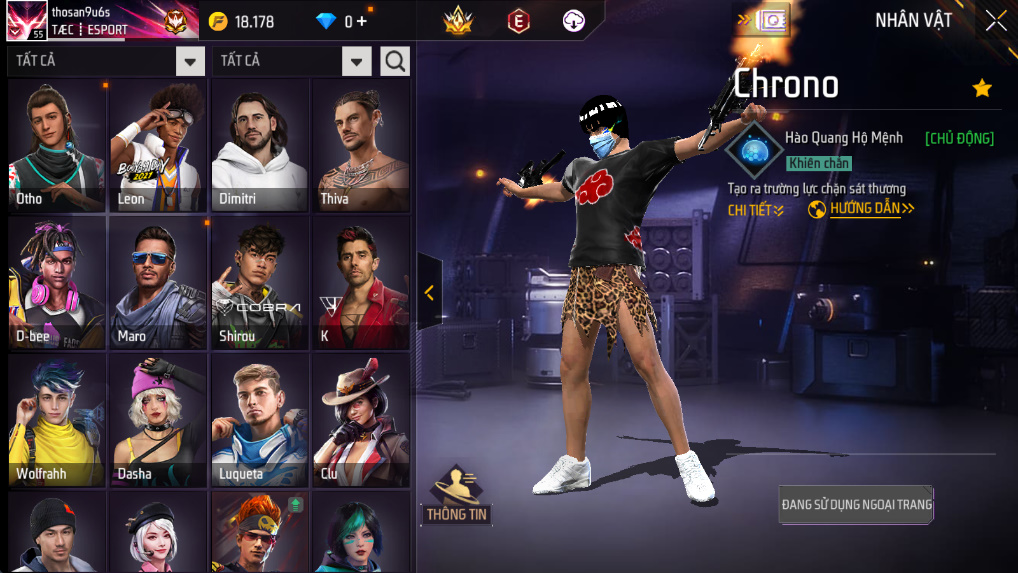This screenshot has width=1018, height=573.
Task: Open the search magnifier in character list
Action: (x=395, y=61)
